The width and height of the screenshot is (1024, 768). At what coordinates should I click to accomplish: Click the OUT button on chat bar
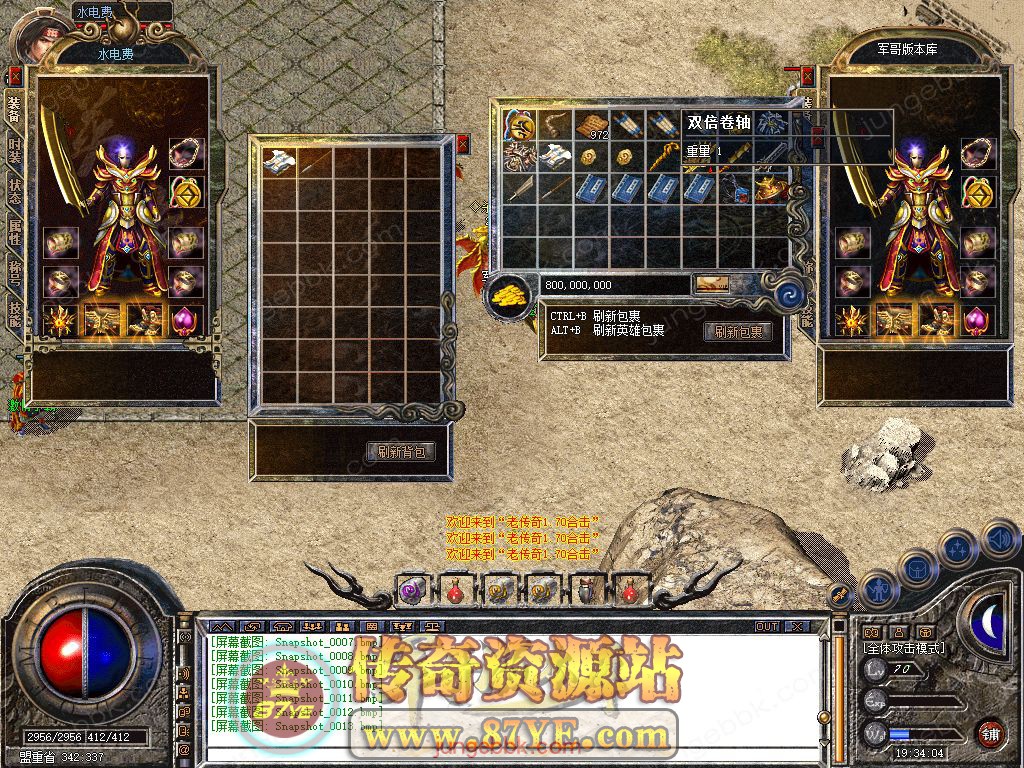click(766, 626)
